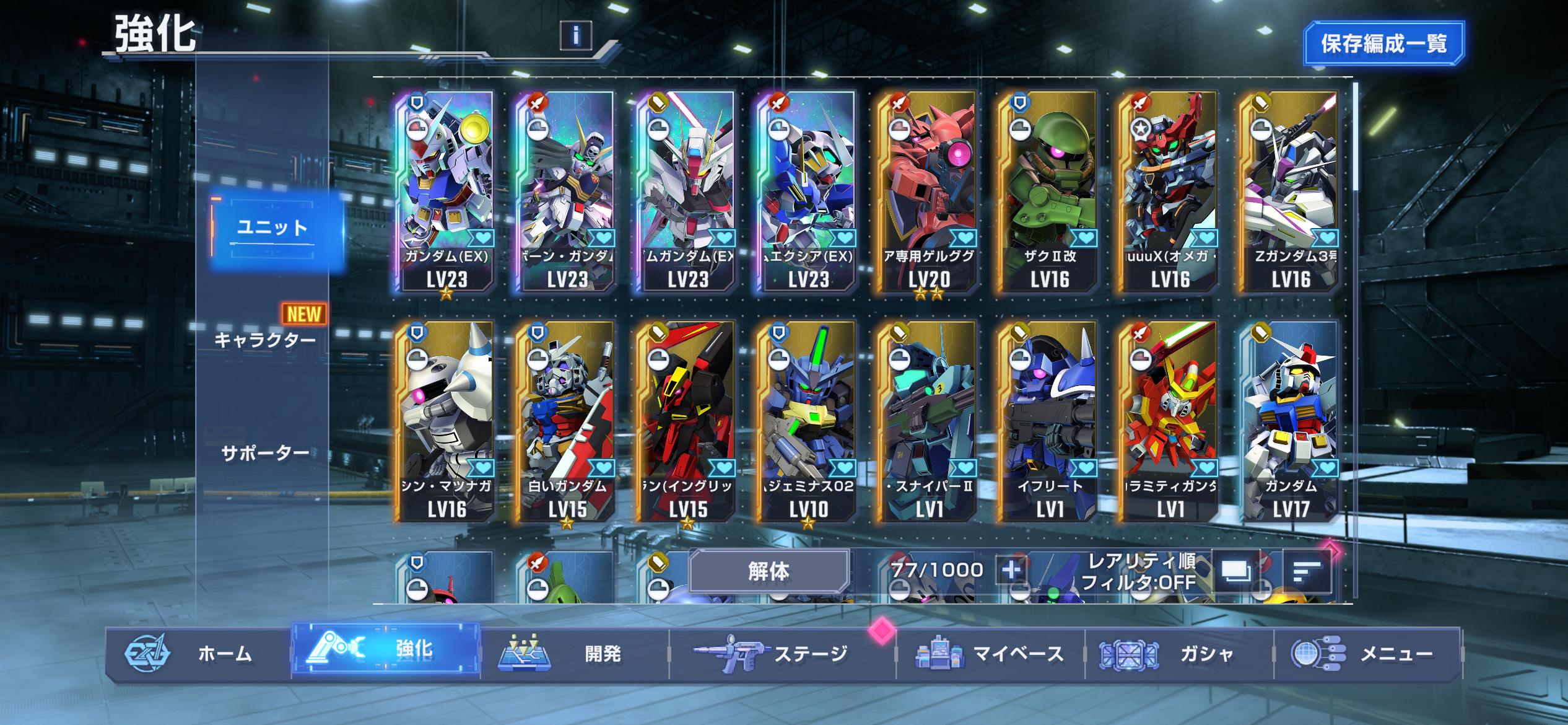Choose the ガンダム LV17 unit card
Image resolution: width=1568 pixels, height=725 pixels.
click(1291, 421)
